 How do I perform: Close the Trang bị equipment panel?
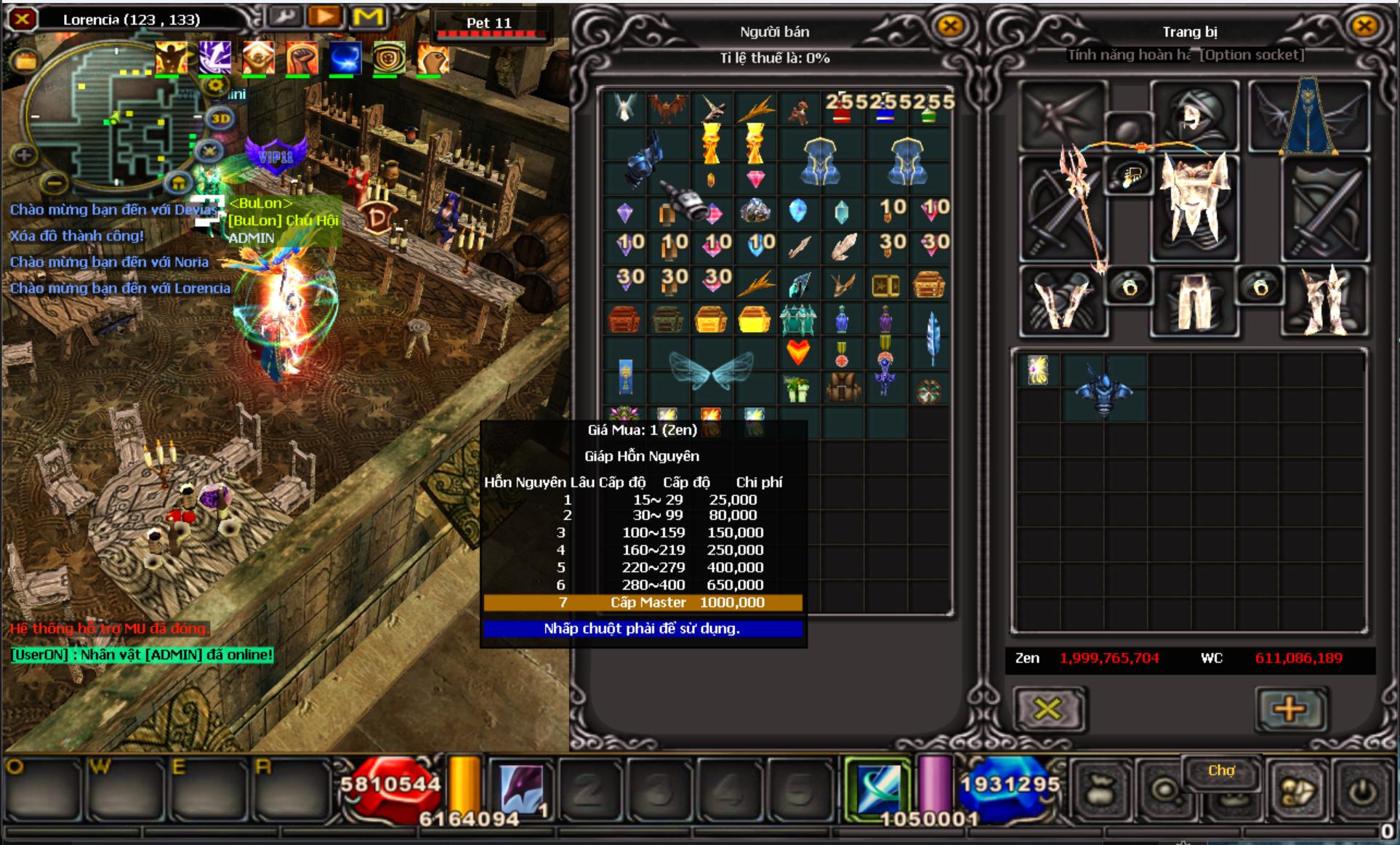point(1364,27)
